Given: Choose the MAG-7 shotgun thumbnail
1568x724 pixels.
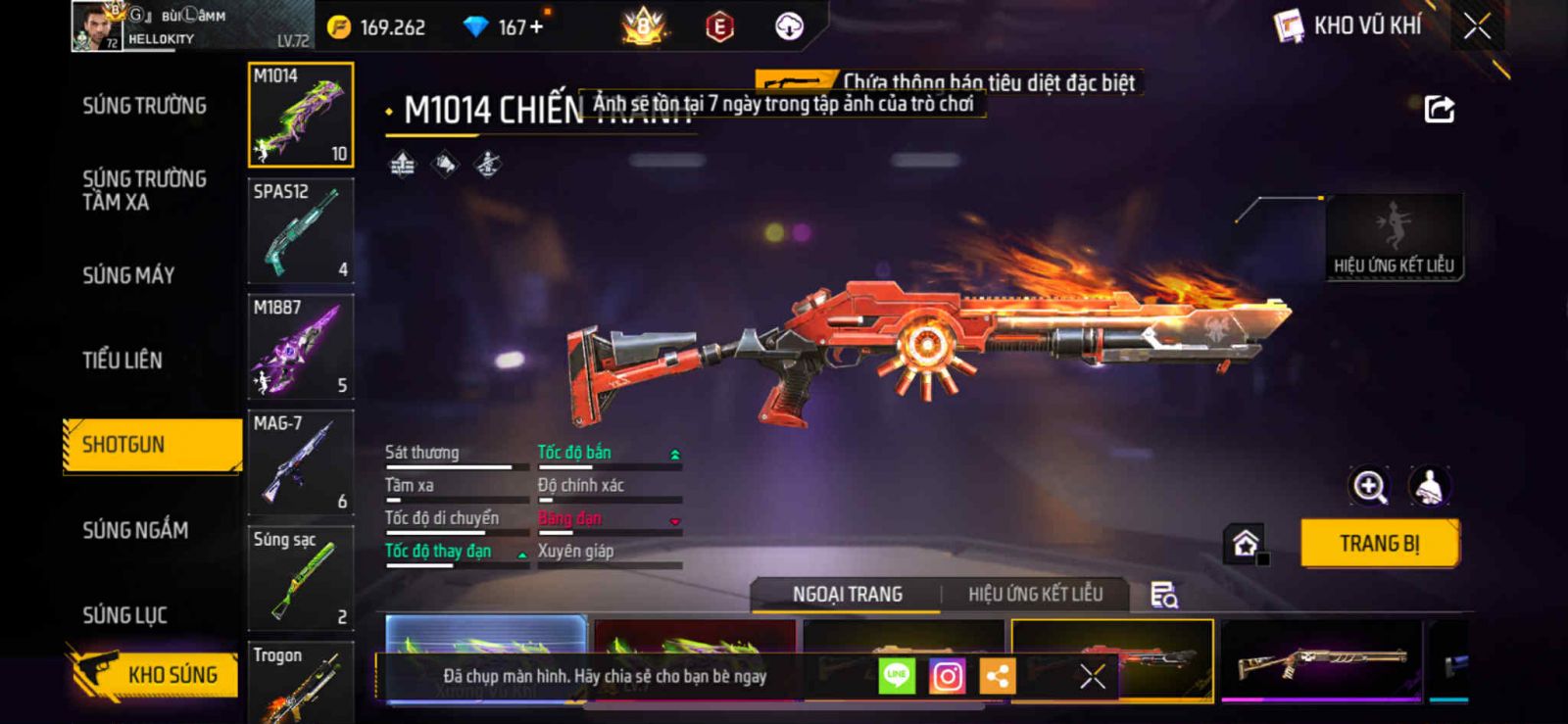Looking at the screenshot, I should point(300,462).
